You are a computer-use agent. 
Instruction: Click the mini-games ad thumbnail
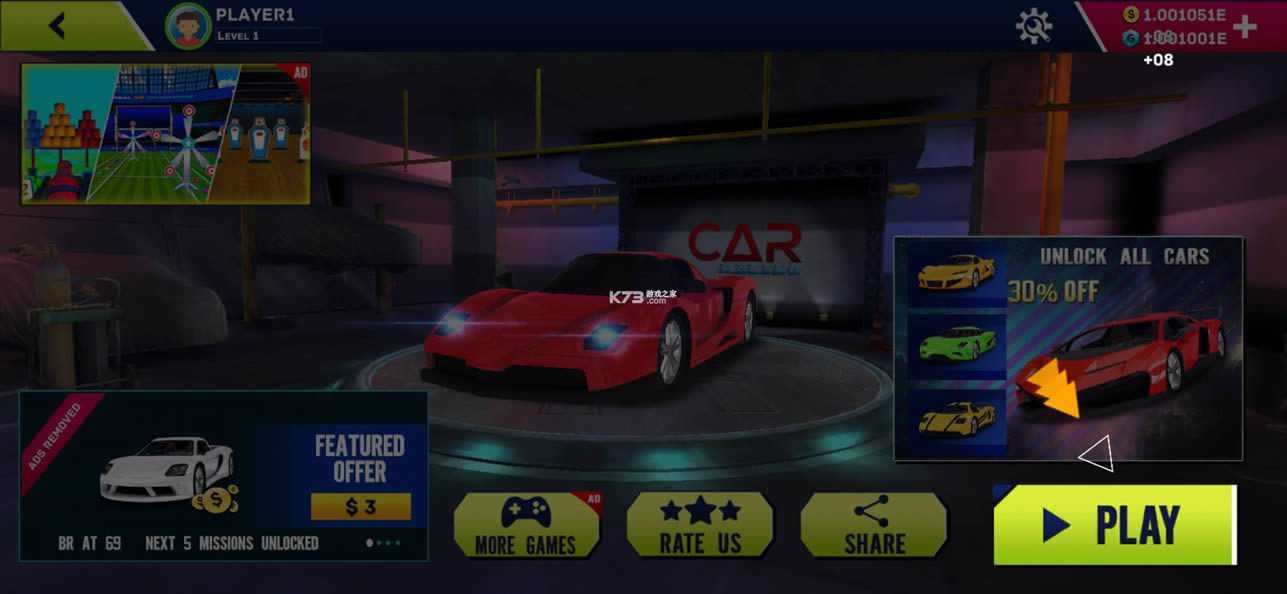click(x=166, y=134)
